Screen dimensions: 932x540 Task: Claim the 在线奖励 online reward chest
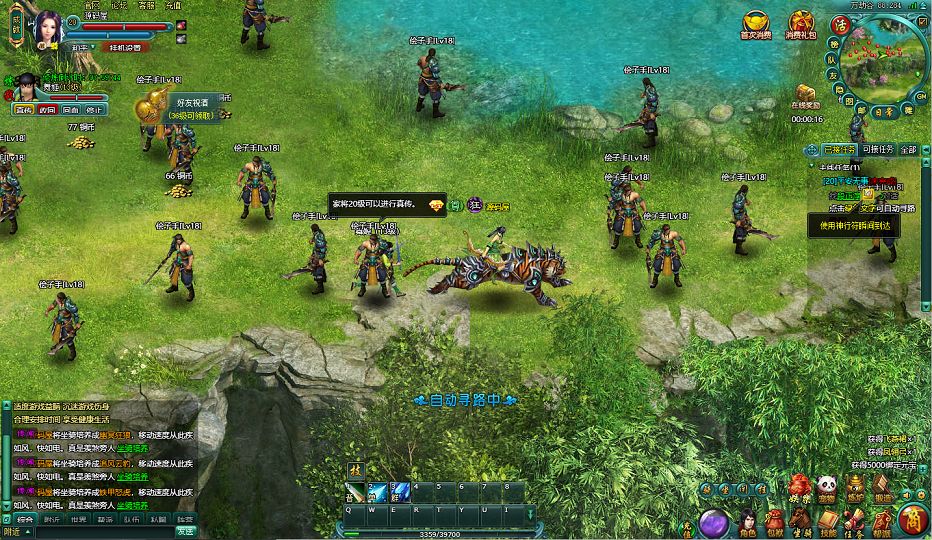[806, 92]
